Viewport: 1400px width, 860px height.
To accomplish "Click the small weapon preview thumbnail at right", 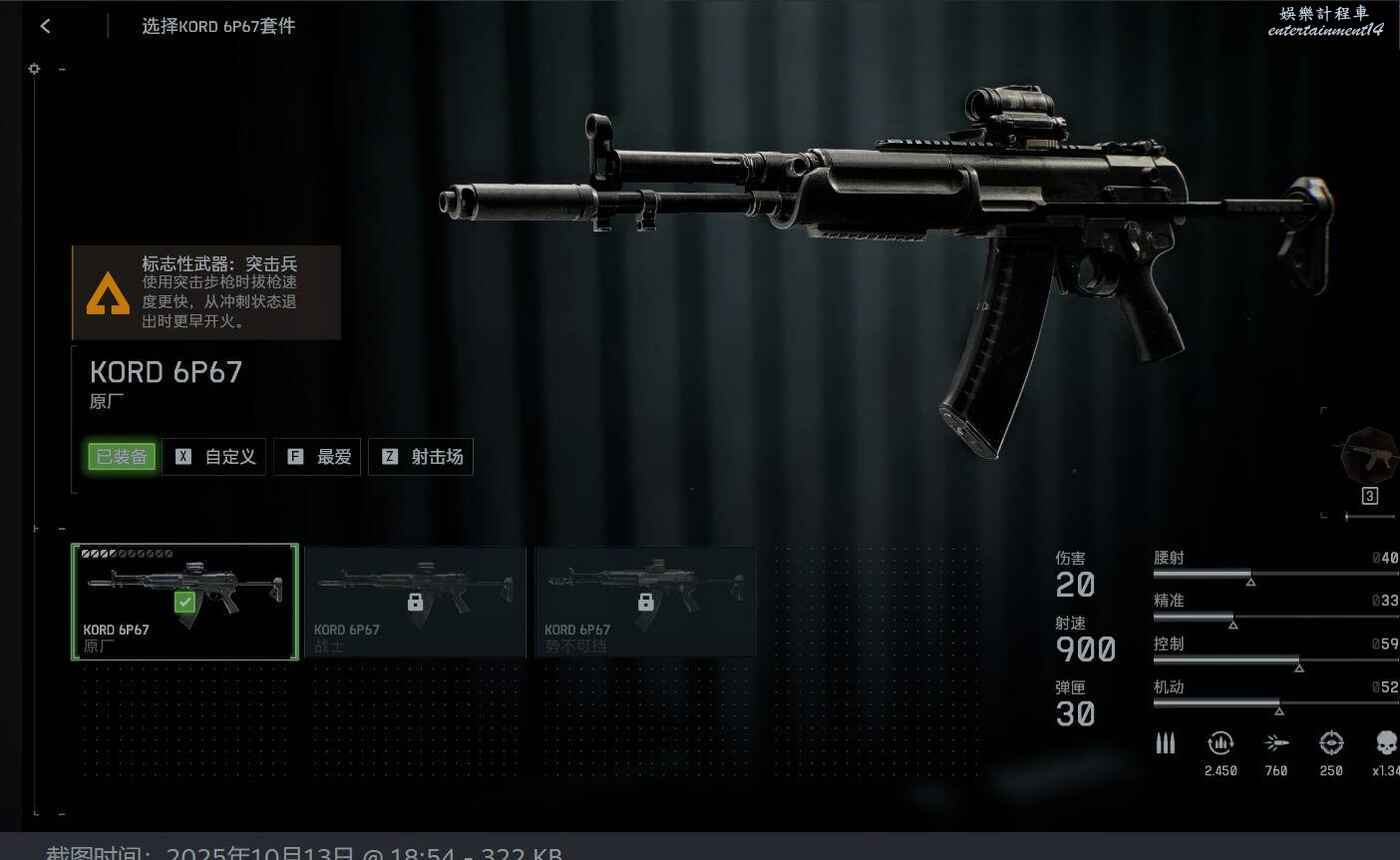I will click(1368, 457).
